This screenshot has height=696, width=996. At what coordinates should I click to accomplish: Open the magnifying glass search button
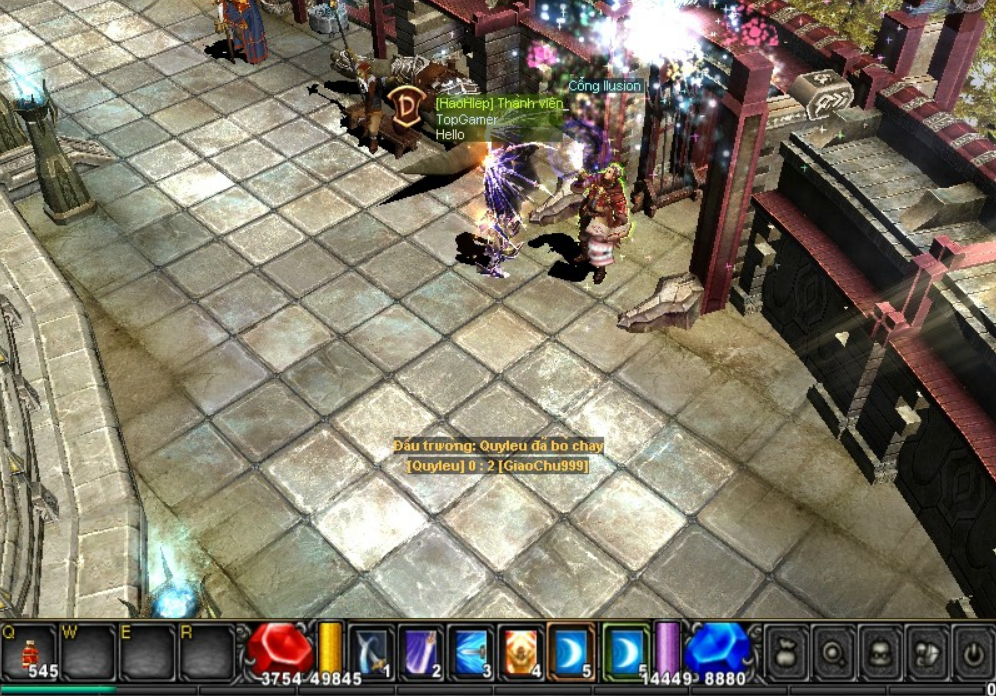(834, 652)
